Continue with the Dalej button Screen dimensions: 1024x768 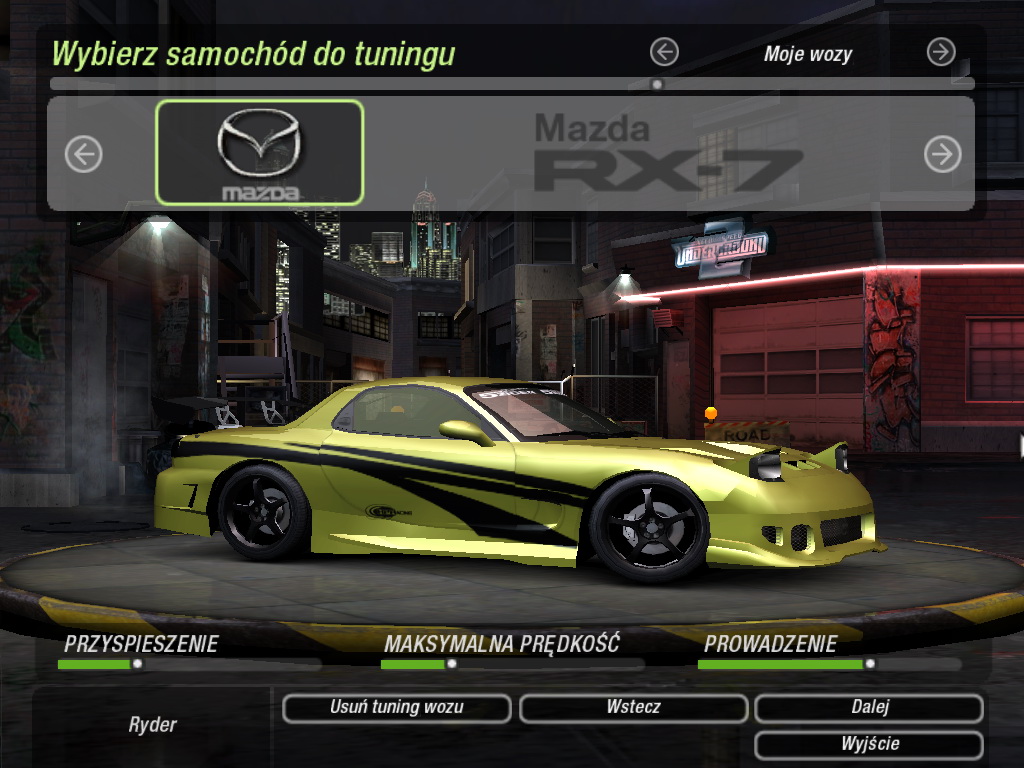(x=869, y=708)
